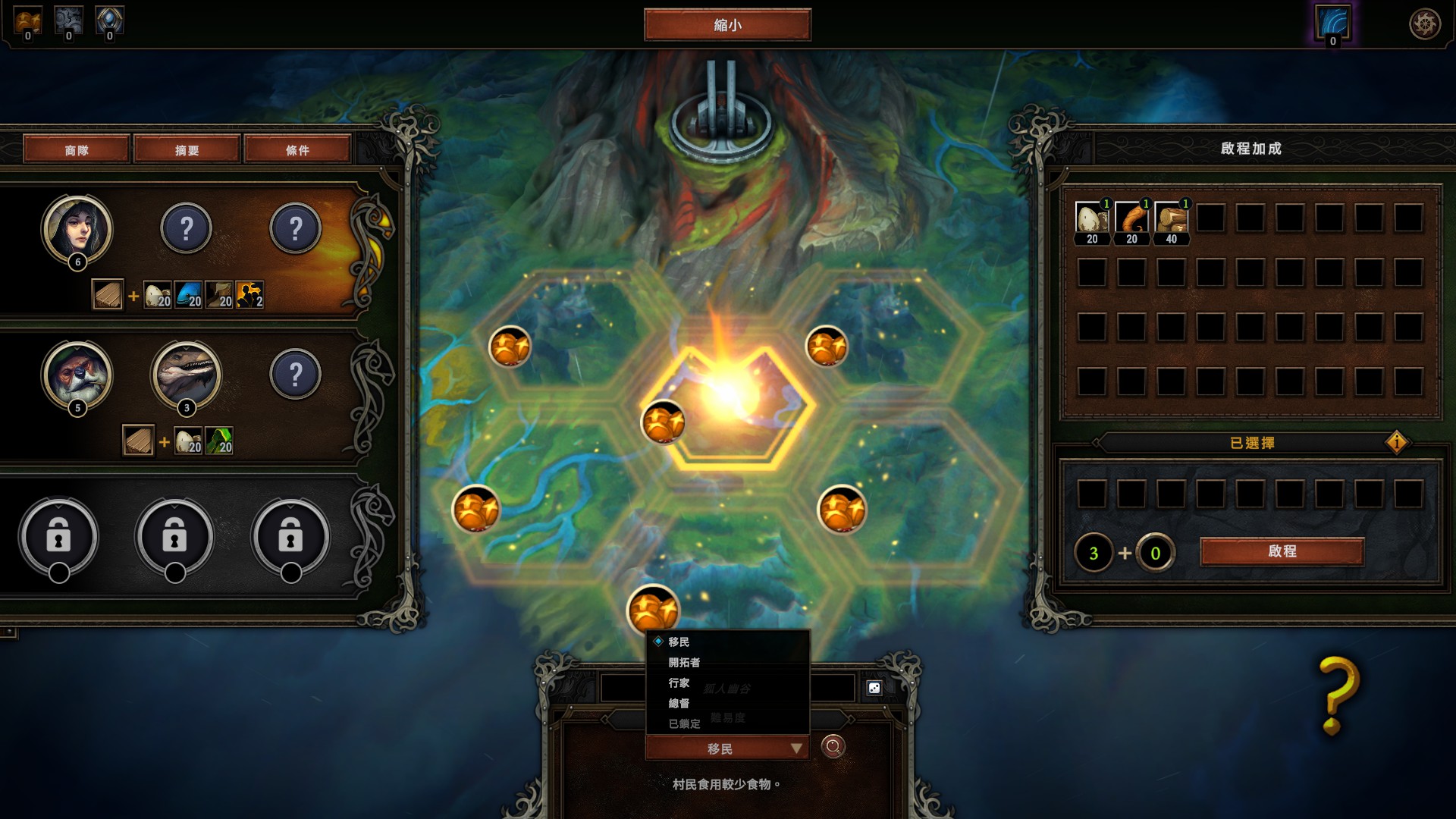The image size is (1456, 819).
Task: Open the blue swirl icon in top bar
Action: (1332, 23)
